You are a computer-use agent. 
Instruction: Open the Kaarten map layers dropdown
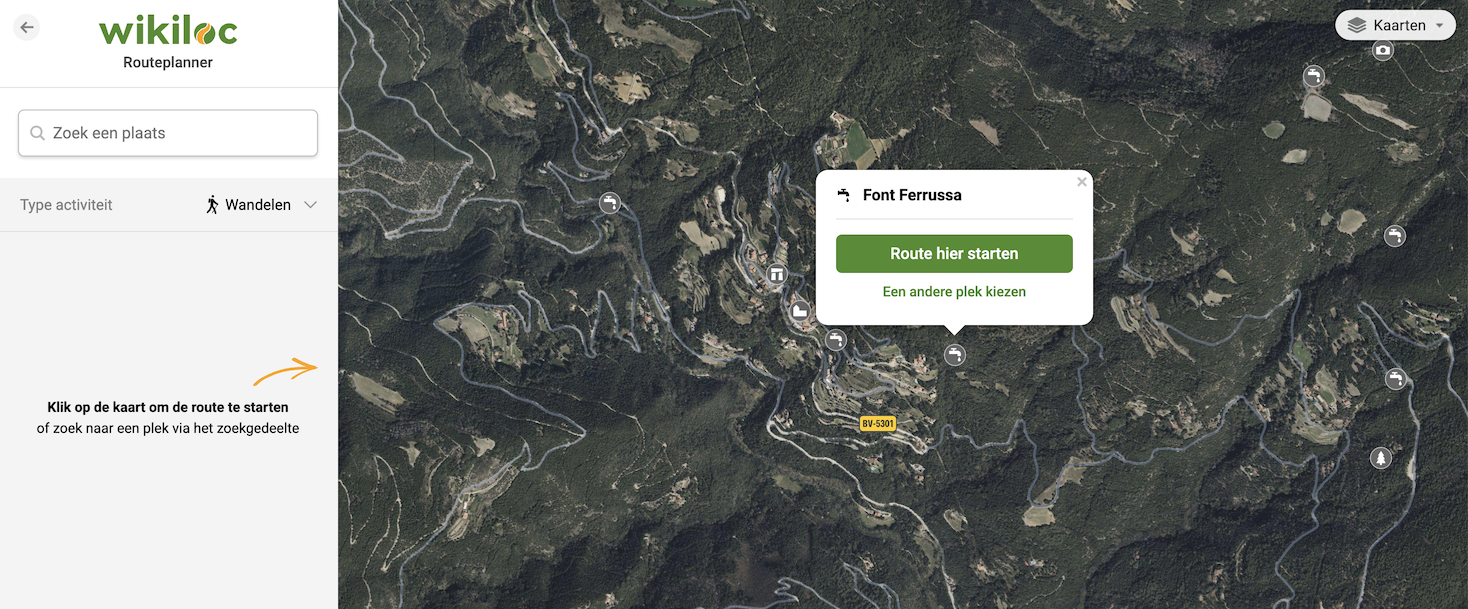tap(1395, 26)
